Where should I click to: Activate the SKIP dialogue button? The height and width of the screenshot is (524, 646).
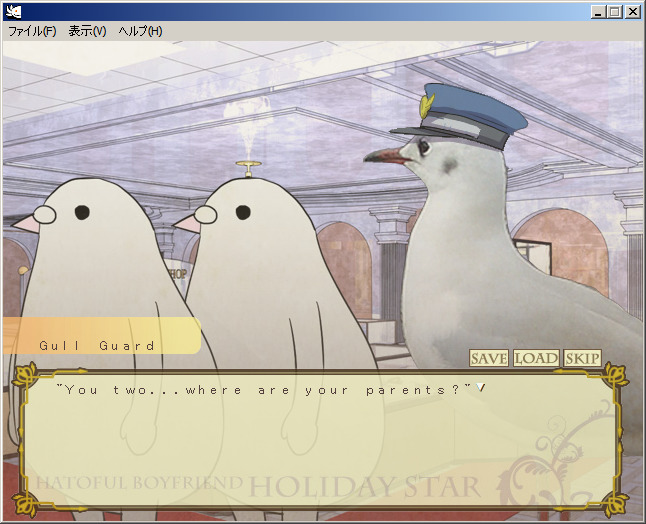[582, 358]
